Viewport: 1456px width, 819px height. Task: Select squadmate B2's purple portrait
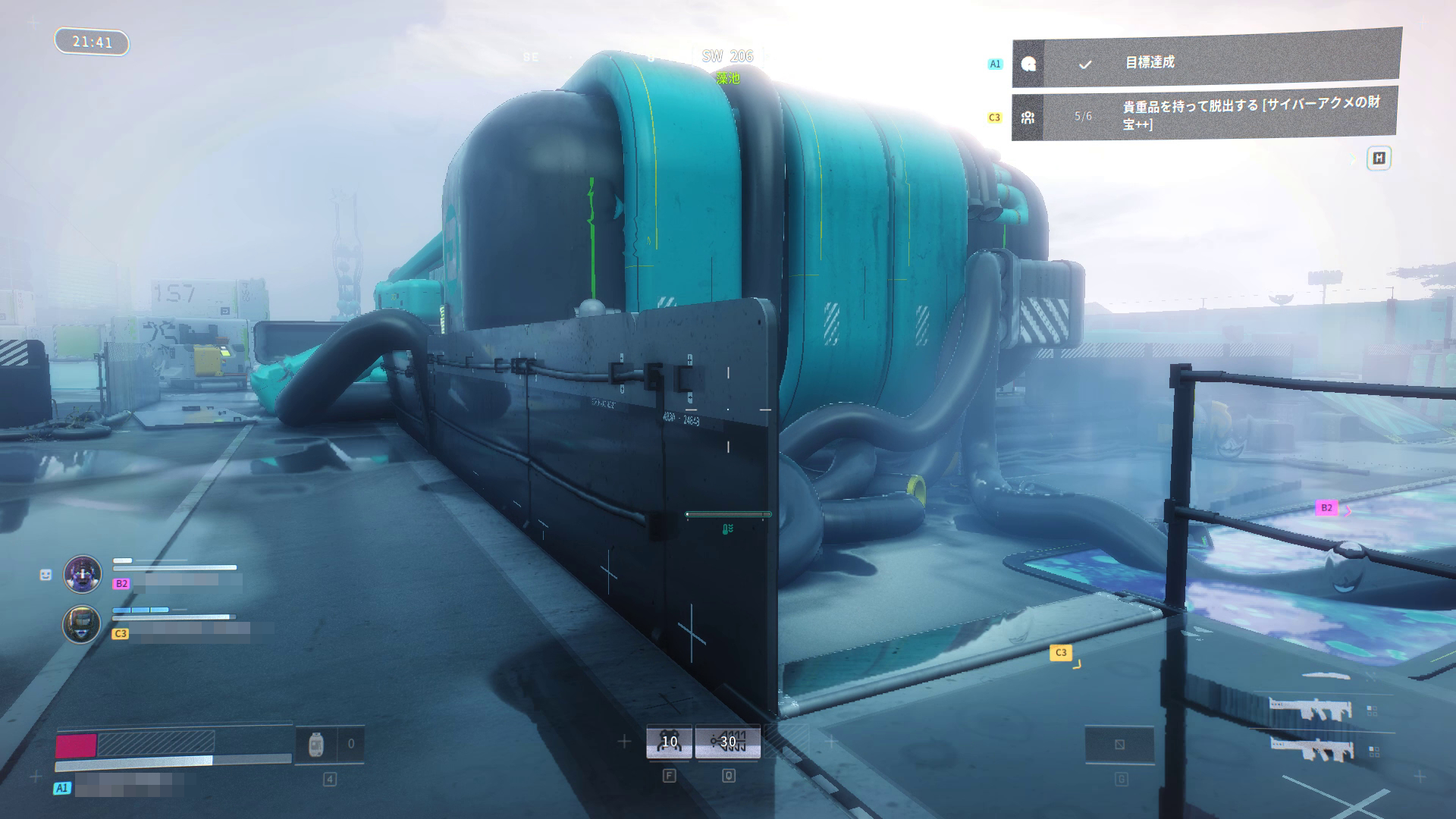click(83, 573)
